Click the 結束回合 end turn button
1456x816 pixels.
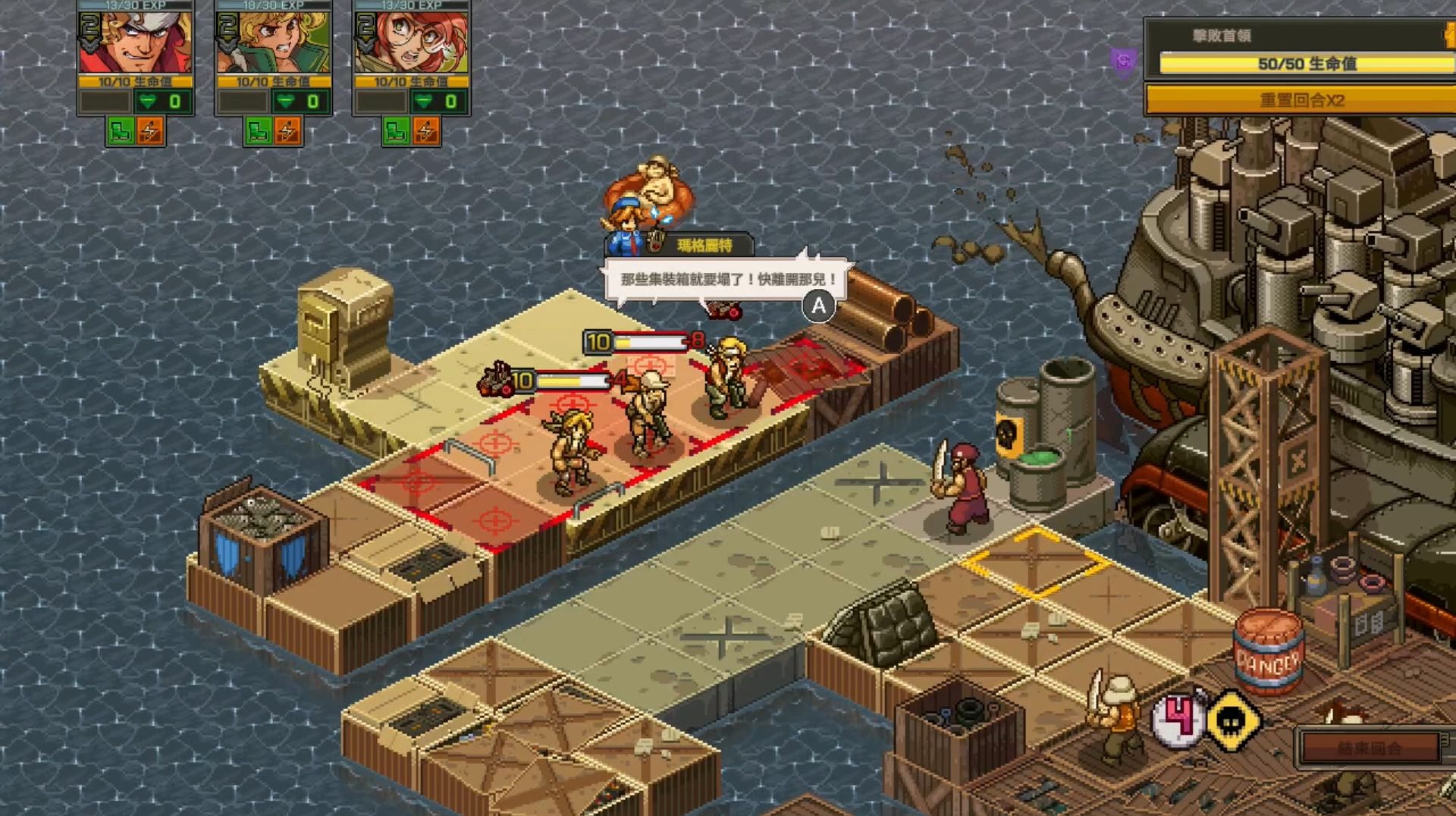(1369, 749)
